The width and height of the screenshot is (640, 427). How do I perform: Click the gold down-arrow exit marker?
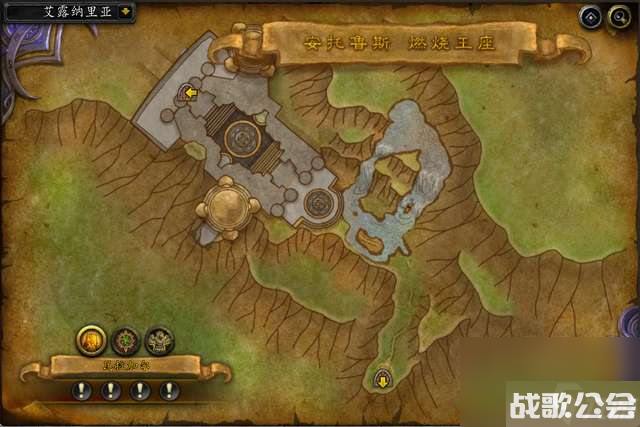(383, 380)
